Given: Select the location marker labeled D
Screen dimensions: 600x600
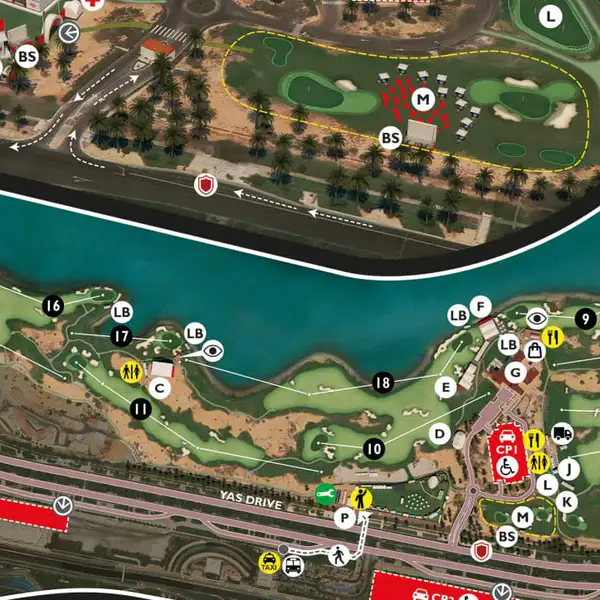Looking at the screenshot, I should [439, 433].
